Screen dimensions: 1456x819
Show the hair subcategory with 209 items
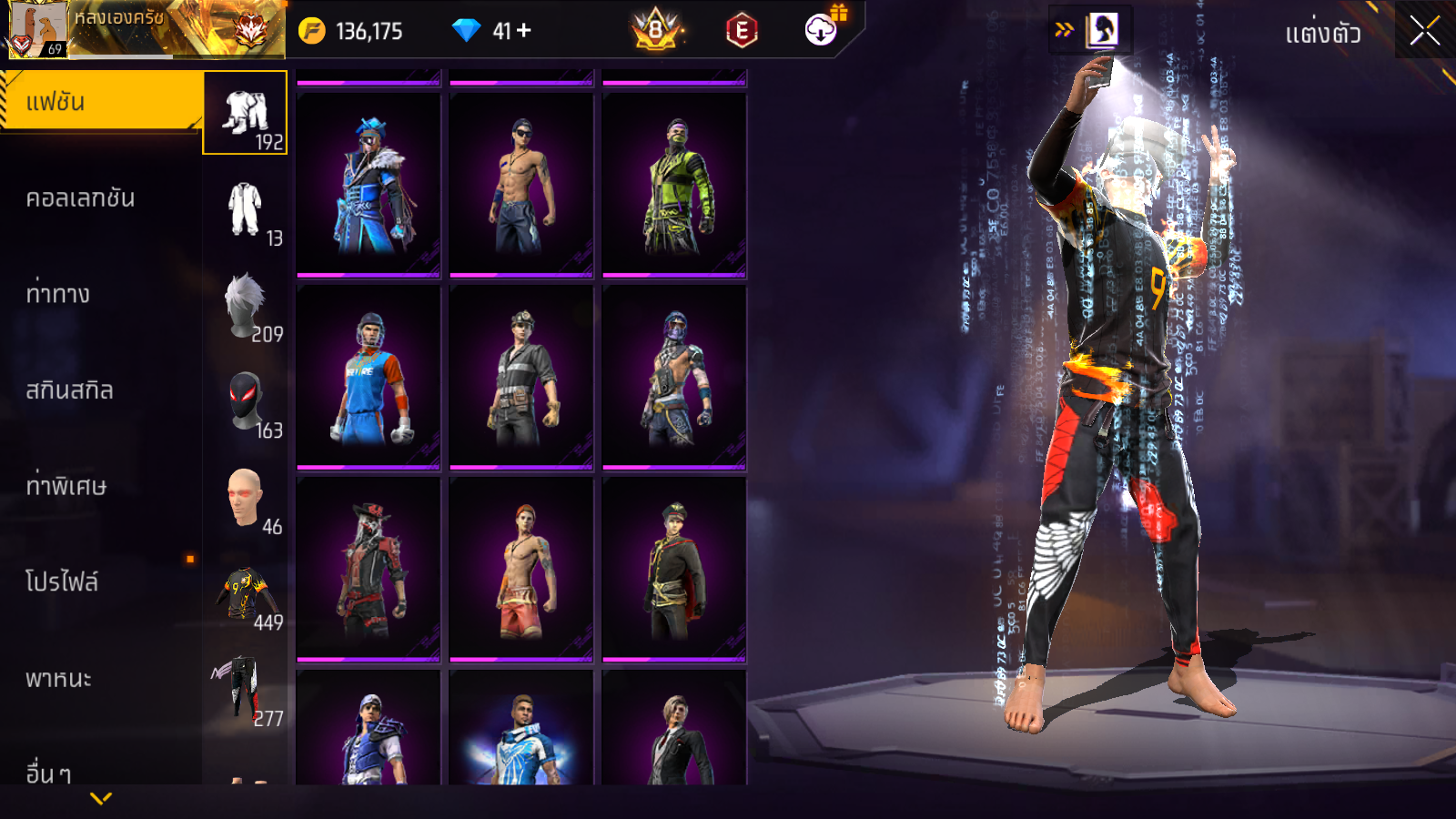246,307
